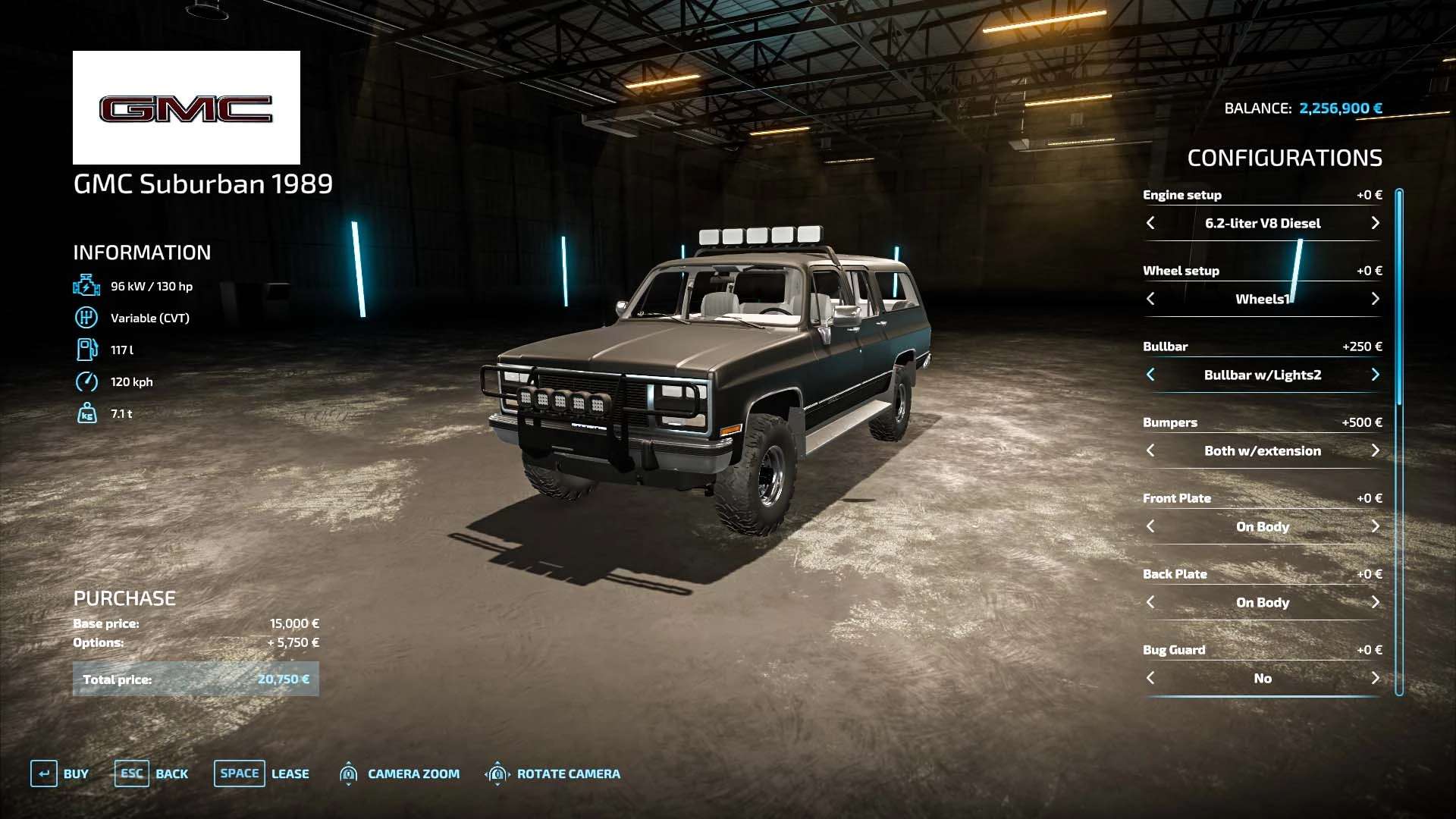Select next Engine setup option
This screenshot has width=1456, height=819.
1375,223
